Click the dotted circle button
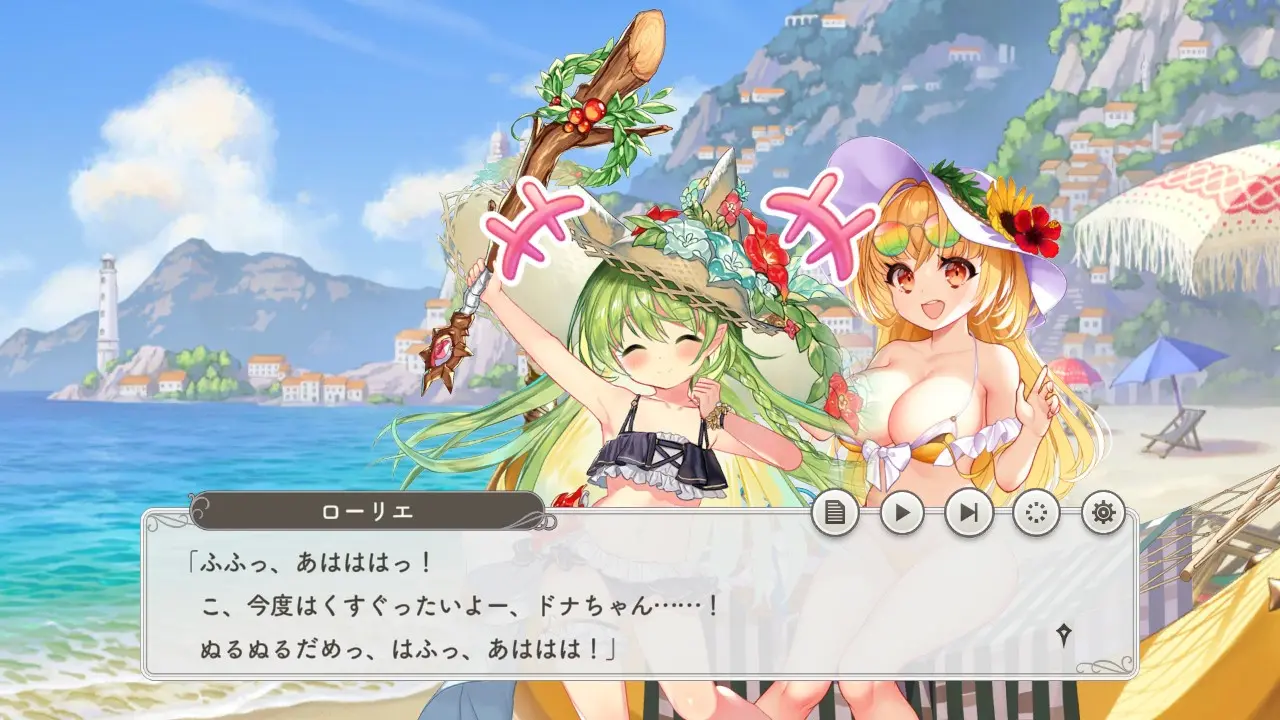 coord(1036,513)
